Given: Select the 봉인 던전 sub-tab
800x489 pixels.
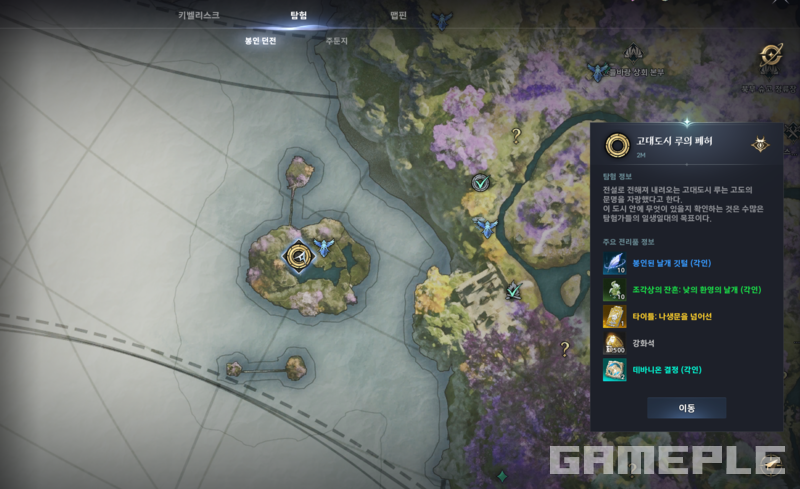Looking at the screenshot, I should (x=260, y=41).
